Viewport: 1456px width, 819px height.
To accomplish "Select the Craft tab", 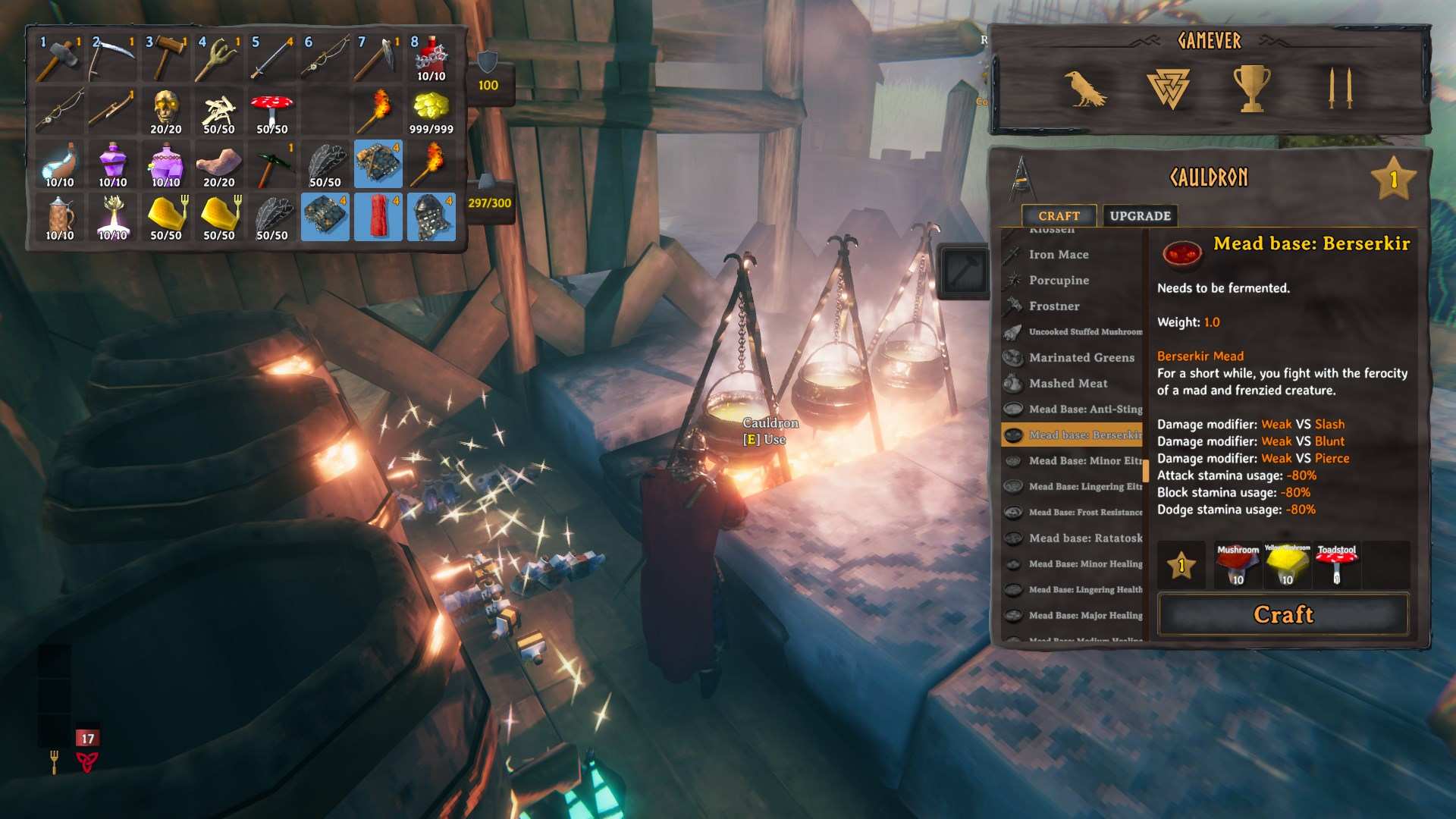I will [x=1059, y=216].
